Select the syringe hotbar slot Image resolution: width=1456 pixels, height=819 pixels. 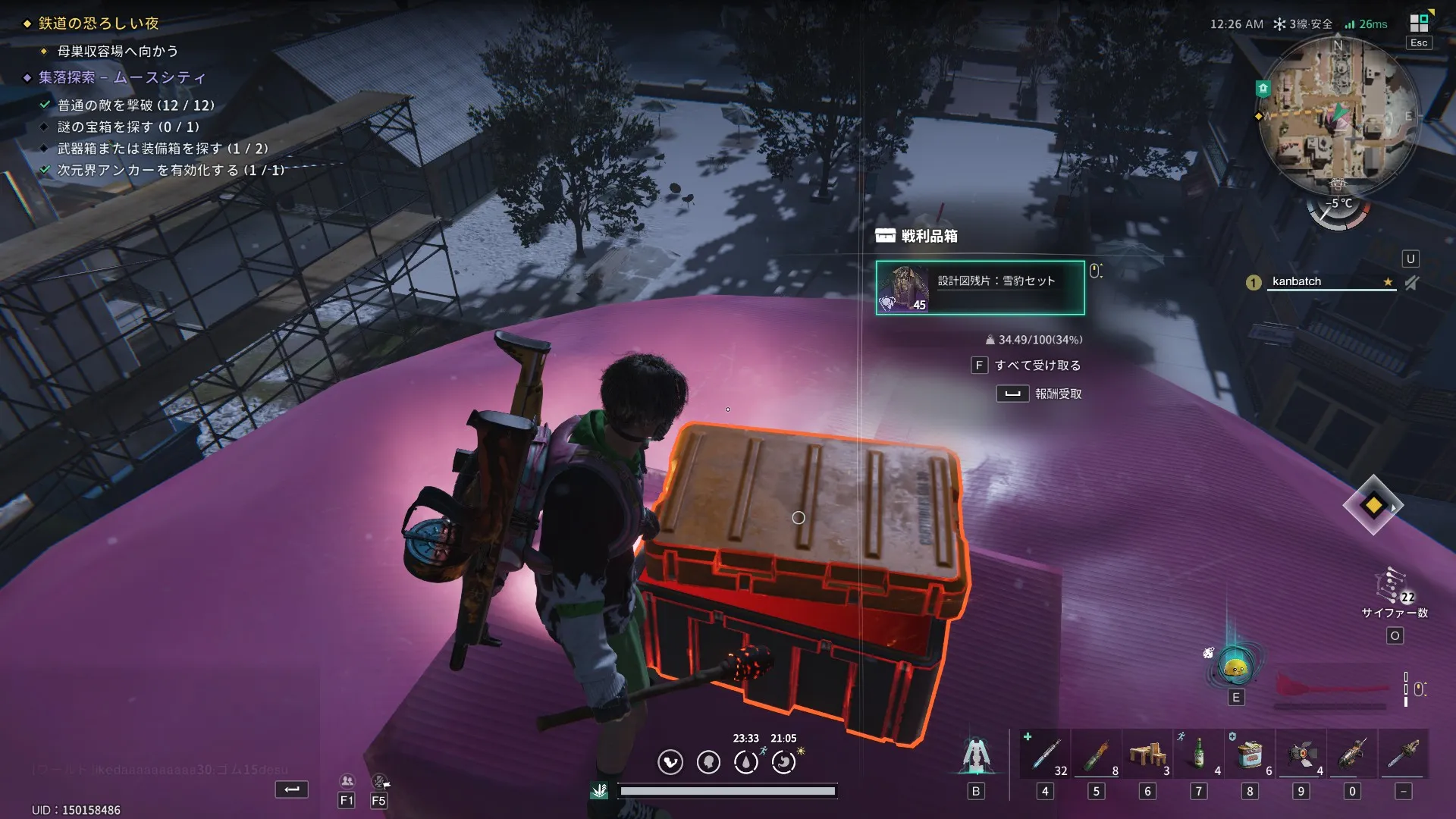(x=1046, y=755)
